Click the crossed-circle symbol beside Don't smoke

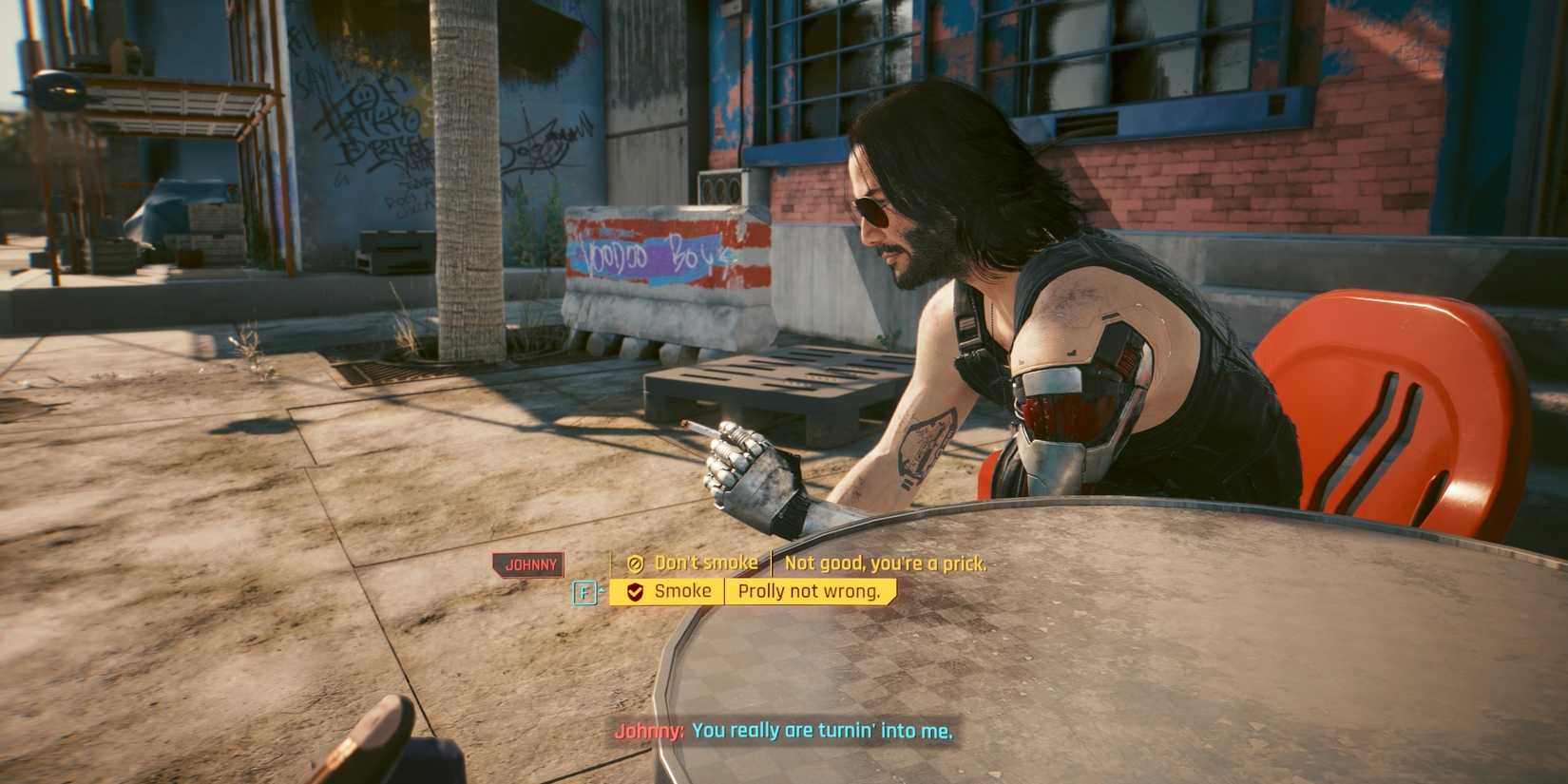[634, 564]
